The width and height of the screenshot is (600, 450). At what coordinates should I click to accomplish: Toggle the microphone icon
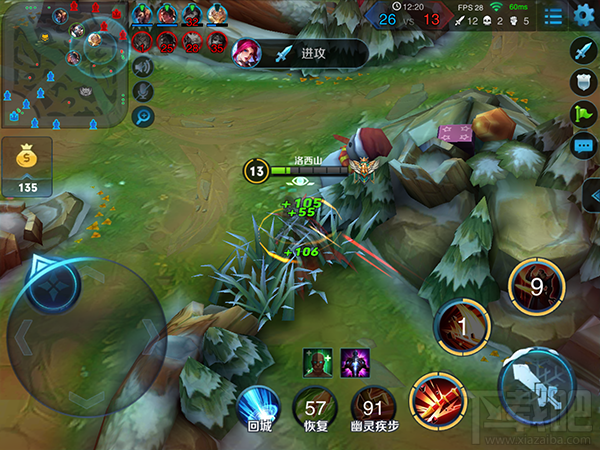[x=144, y=91]
